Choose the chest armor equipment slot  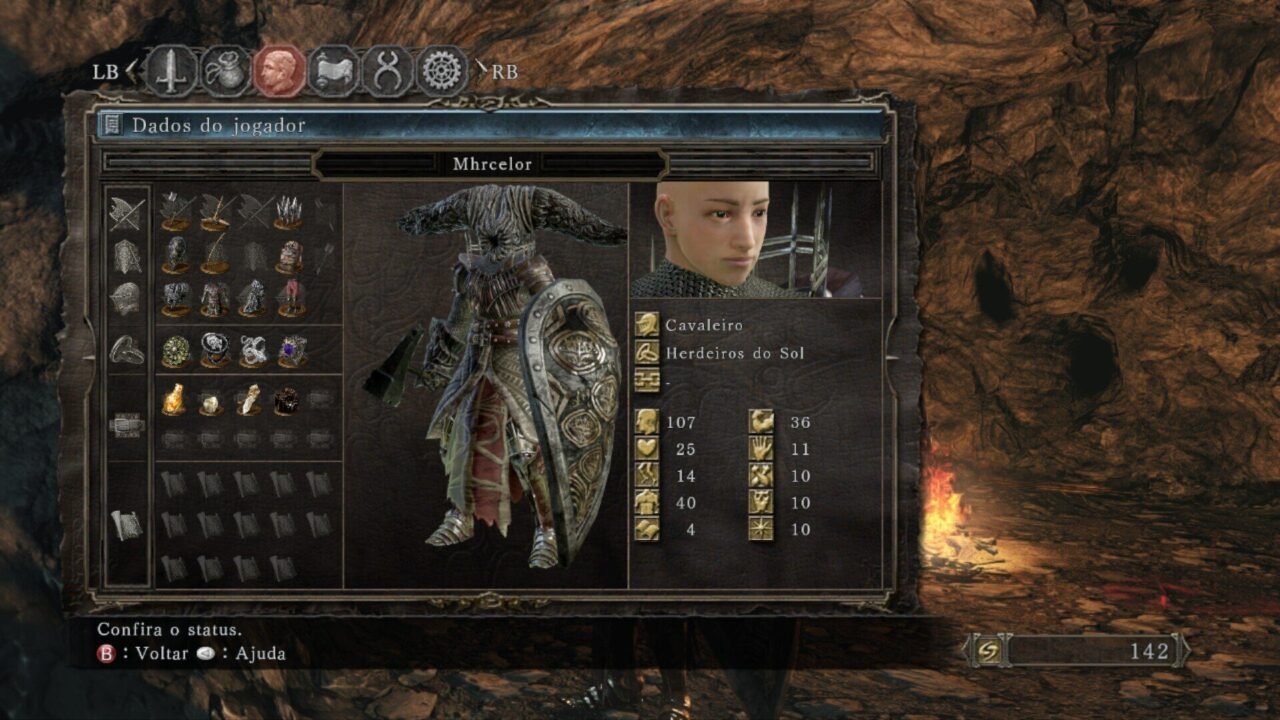[x=214, y=298]
